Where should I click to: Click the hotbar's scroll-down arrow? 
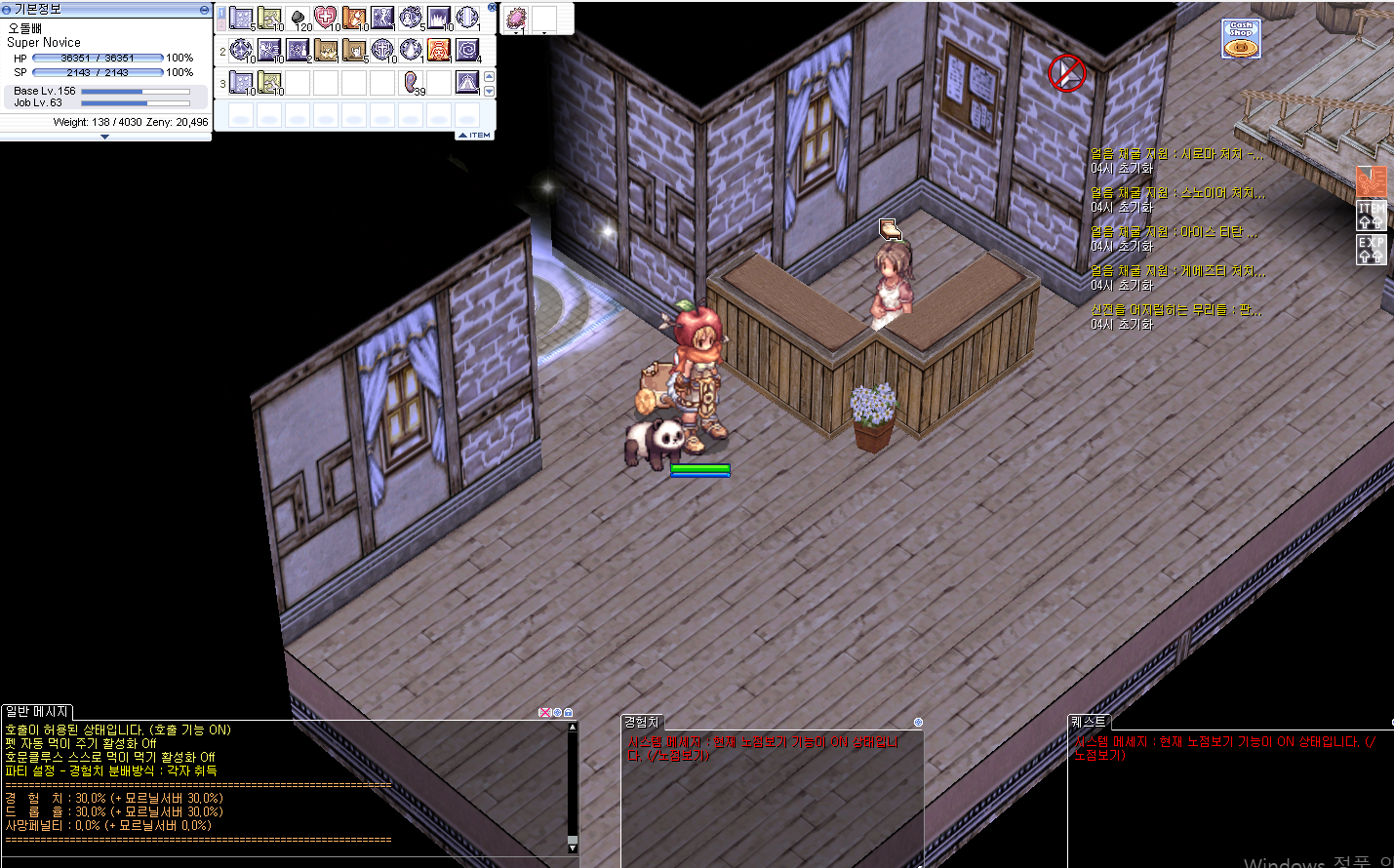489,91
